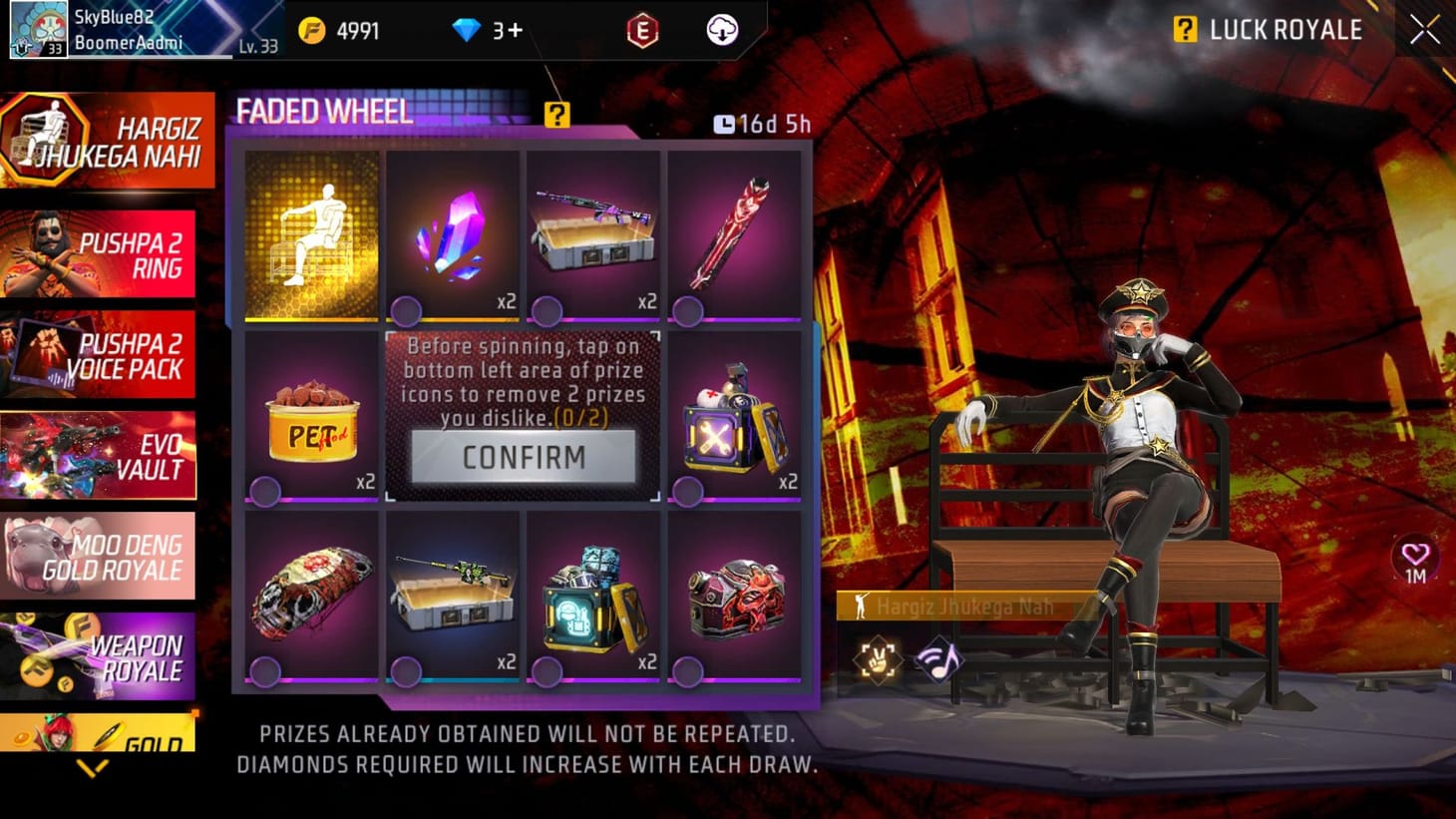Image resolution: width=1456 pixels, height=819 pixels.
Task: Click the cloud download icon
Action: (723, 29)
